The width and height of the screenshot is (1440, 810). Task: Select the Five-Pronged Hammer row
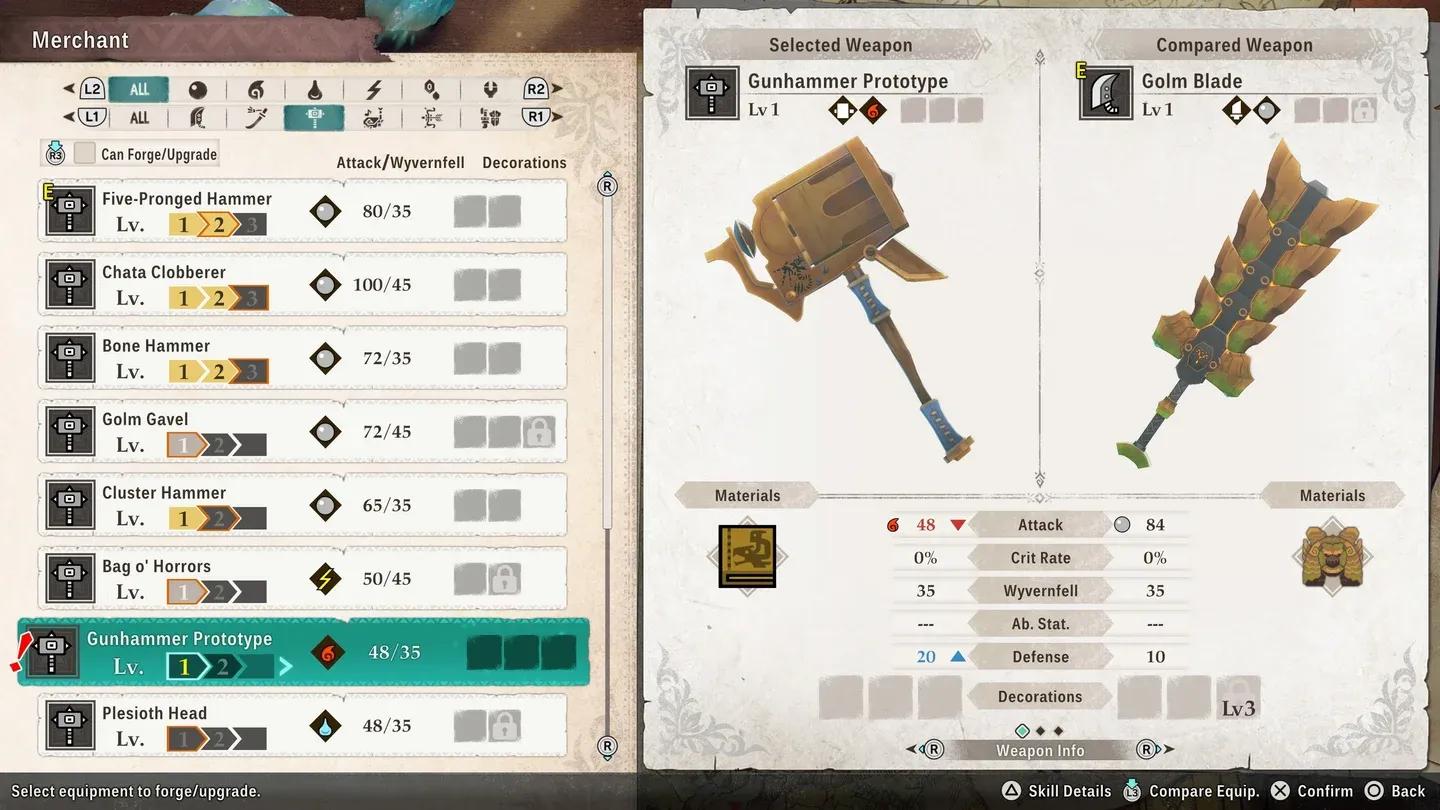click(302, 211)
